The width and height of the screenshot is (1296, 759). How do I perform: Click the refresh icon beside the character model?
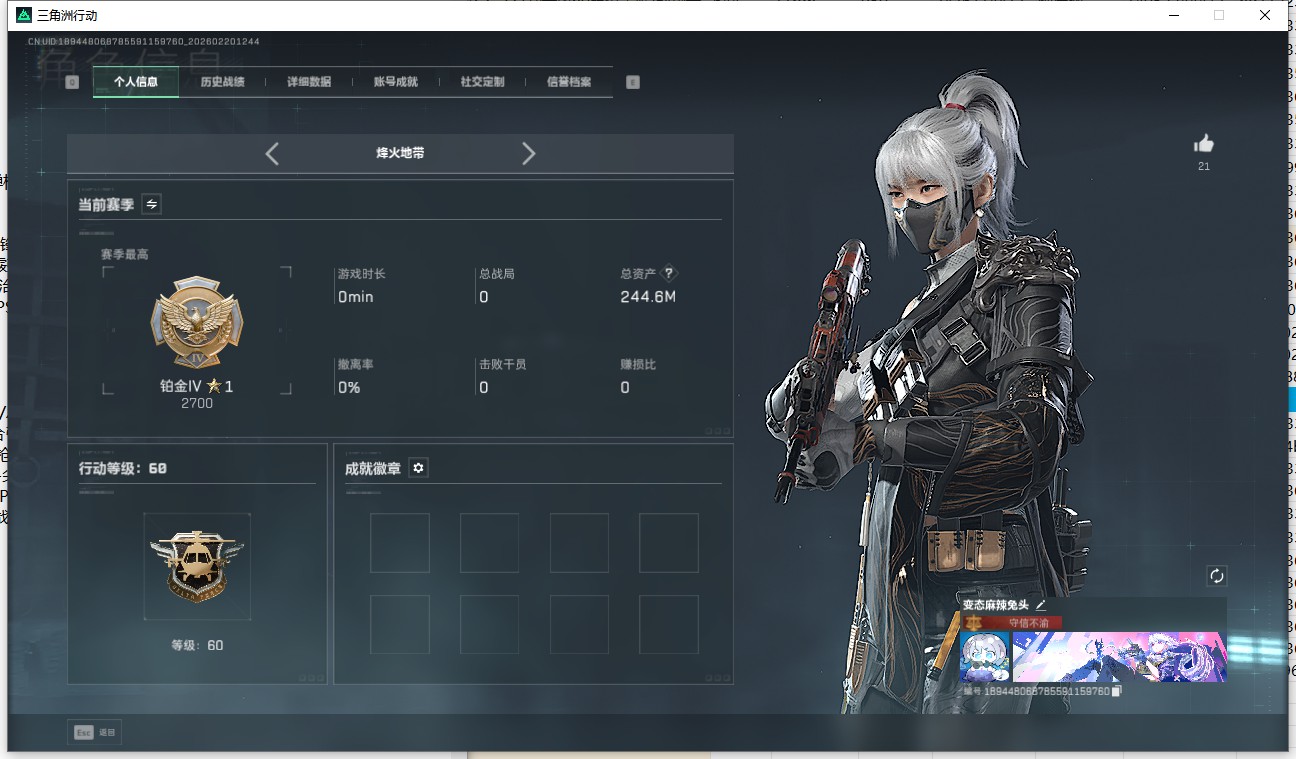coord(1216,576)
